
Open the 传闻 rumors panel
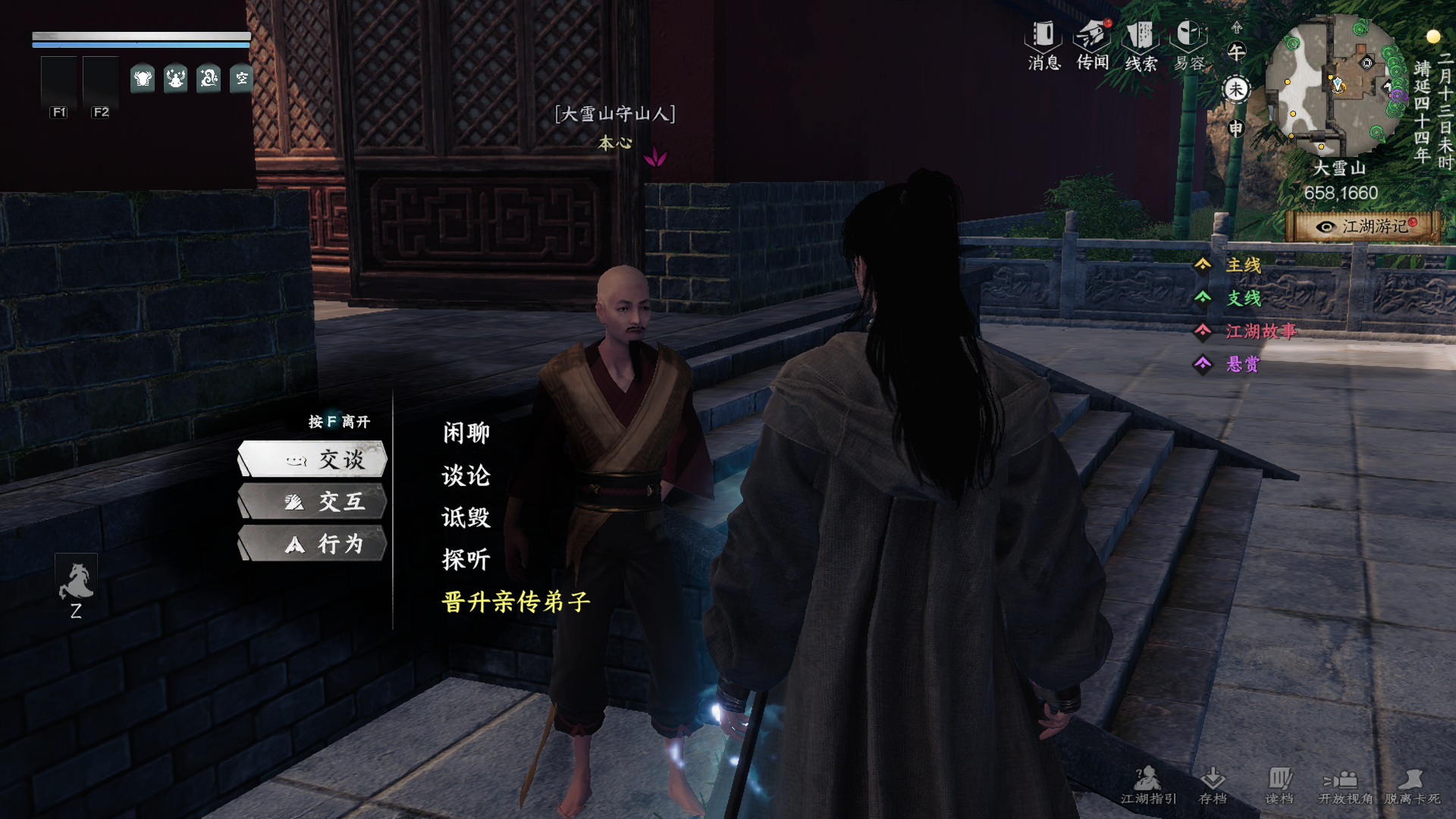coord(1093,45)
